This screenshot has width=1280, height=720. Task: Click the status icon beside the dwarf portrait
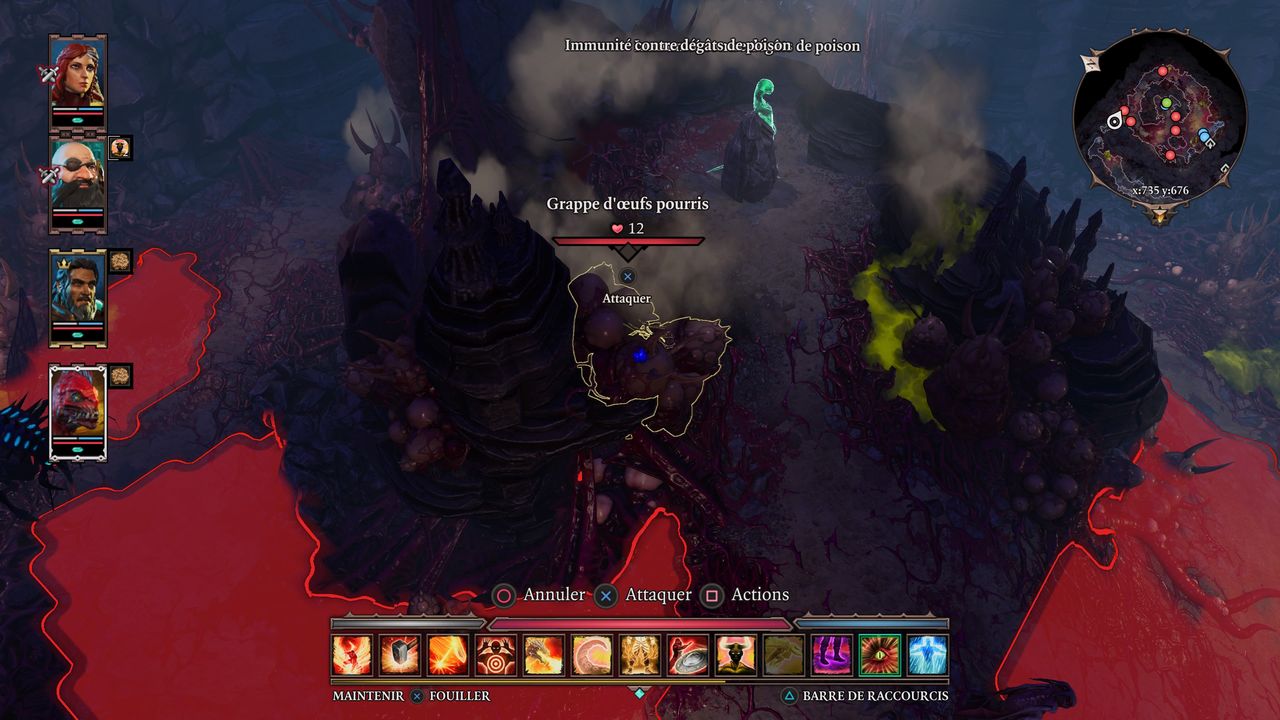click(x=120, y=148)
